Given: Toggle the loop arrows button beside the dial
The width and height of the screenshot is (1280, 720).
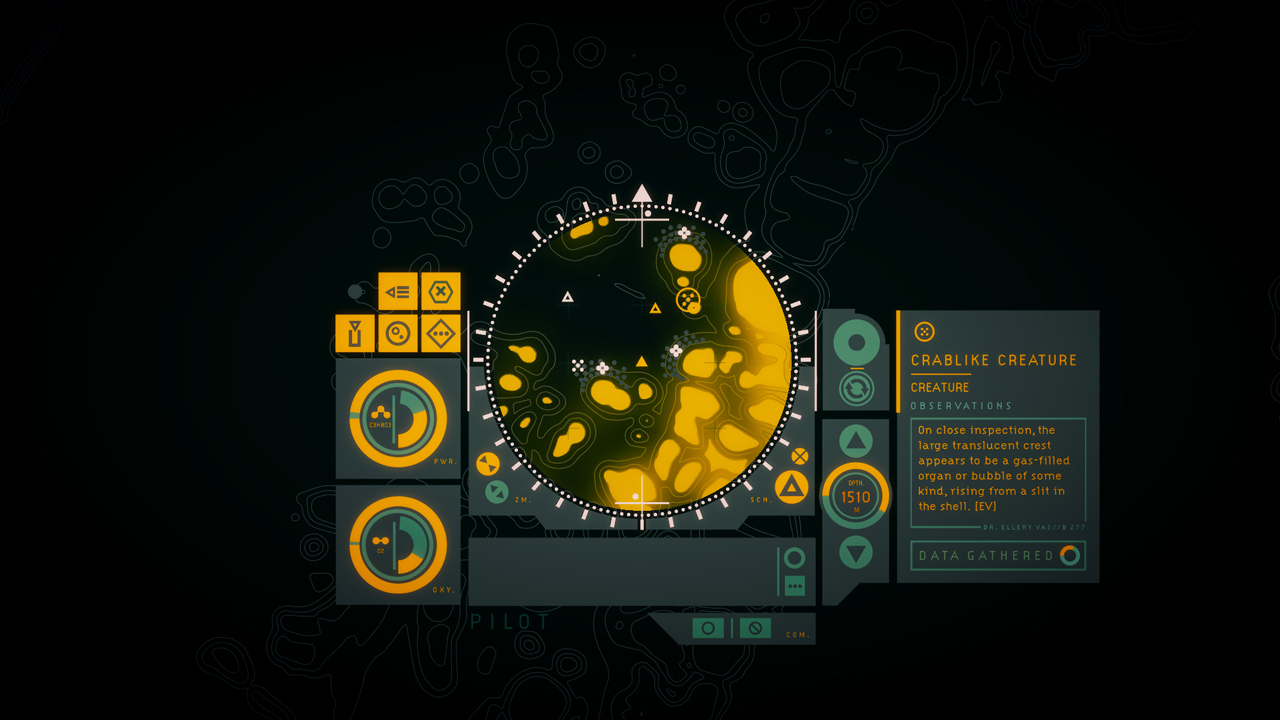Looking at the screenshot, I should point(857,389).
